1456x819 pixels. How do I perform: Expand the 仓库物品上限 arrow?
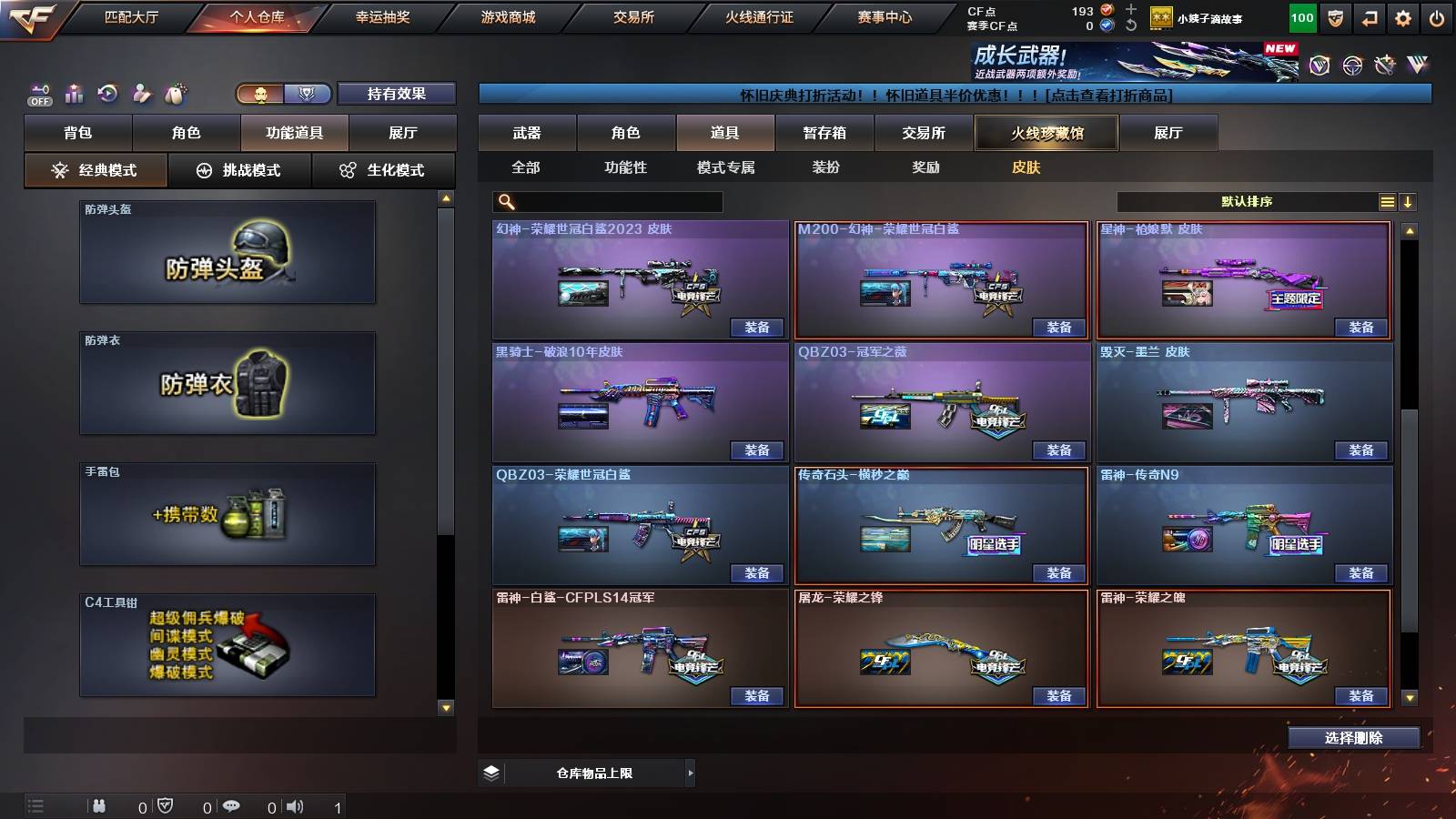(x=689, y=772)
